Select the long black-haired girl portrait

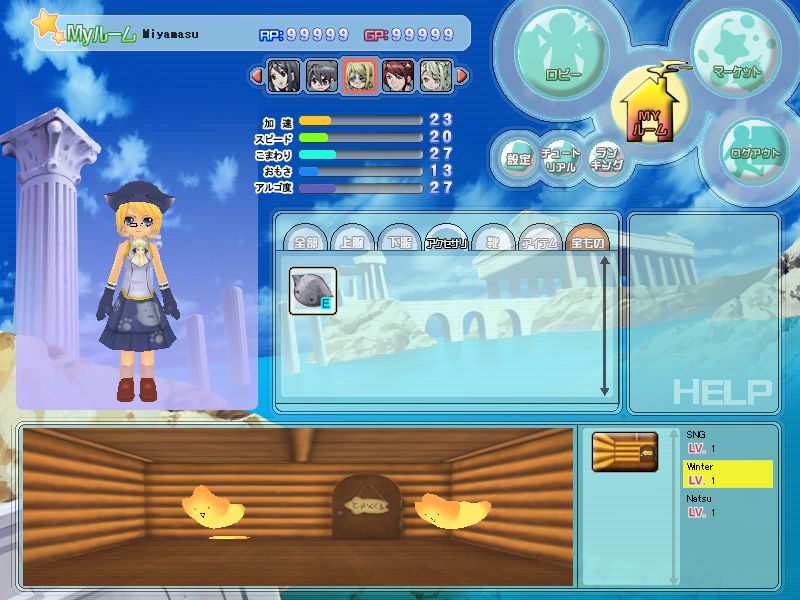(283, 75)
